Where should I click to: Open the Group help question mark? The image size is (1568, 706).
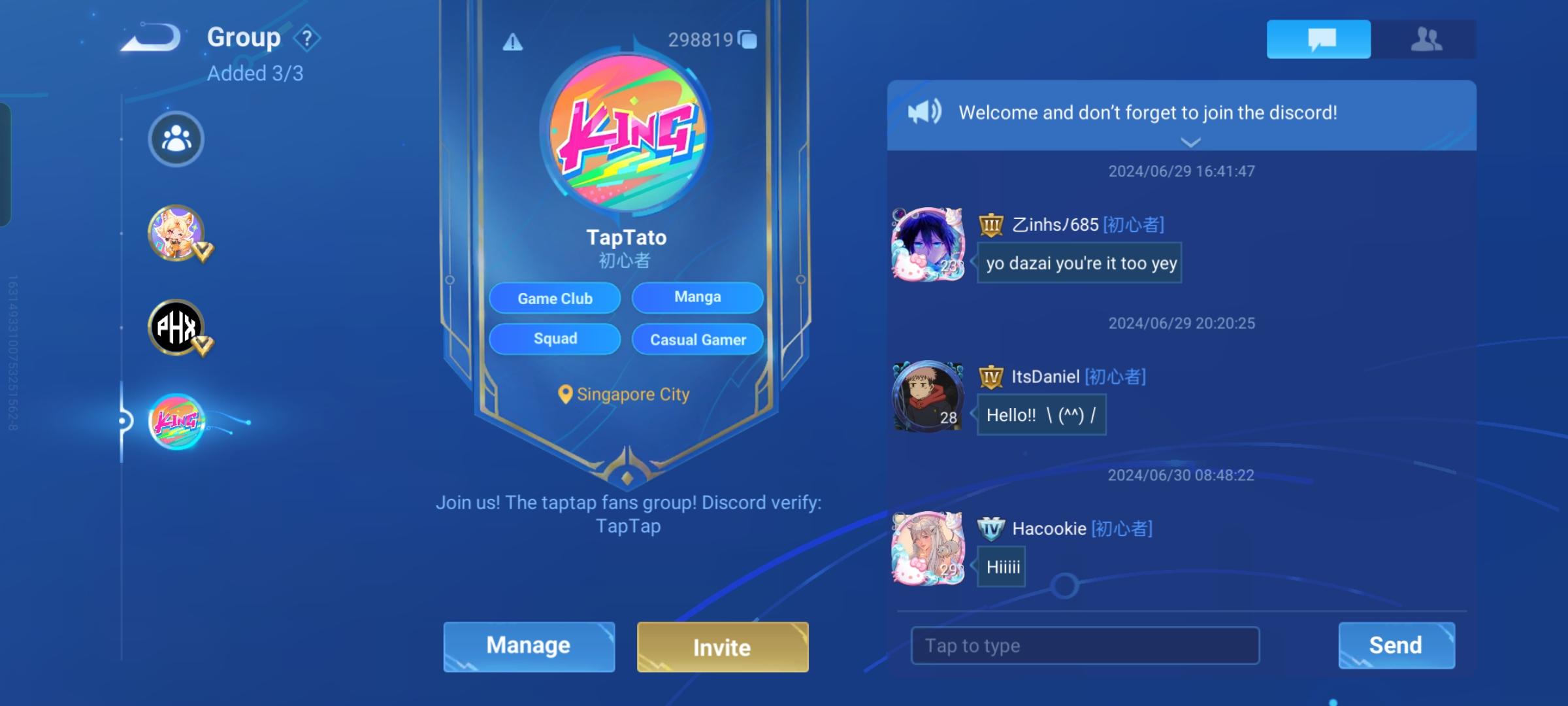tap(306, 37)
